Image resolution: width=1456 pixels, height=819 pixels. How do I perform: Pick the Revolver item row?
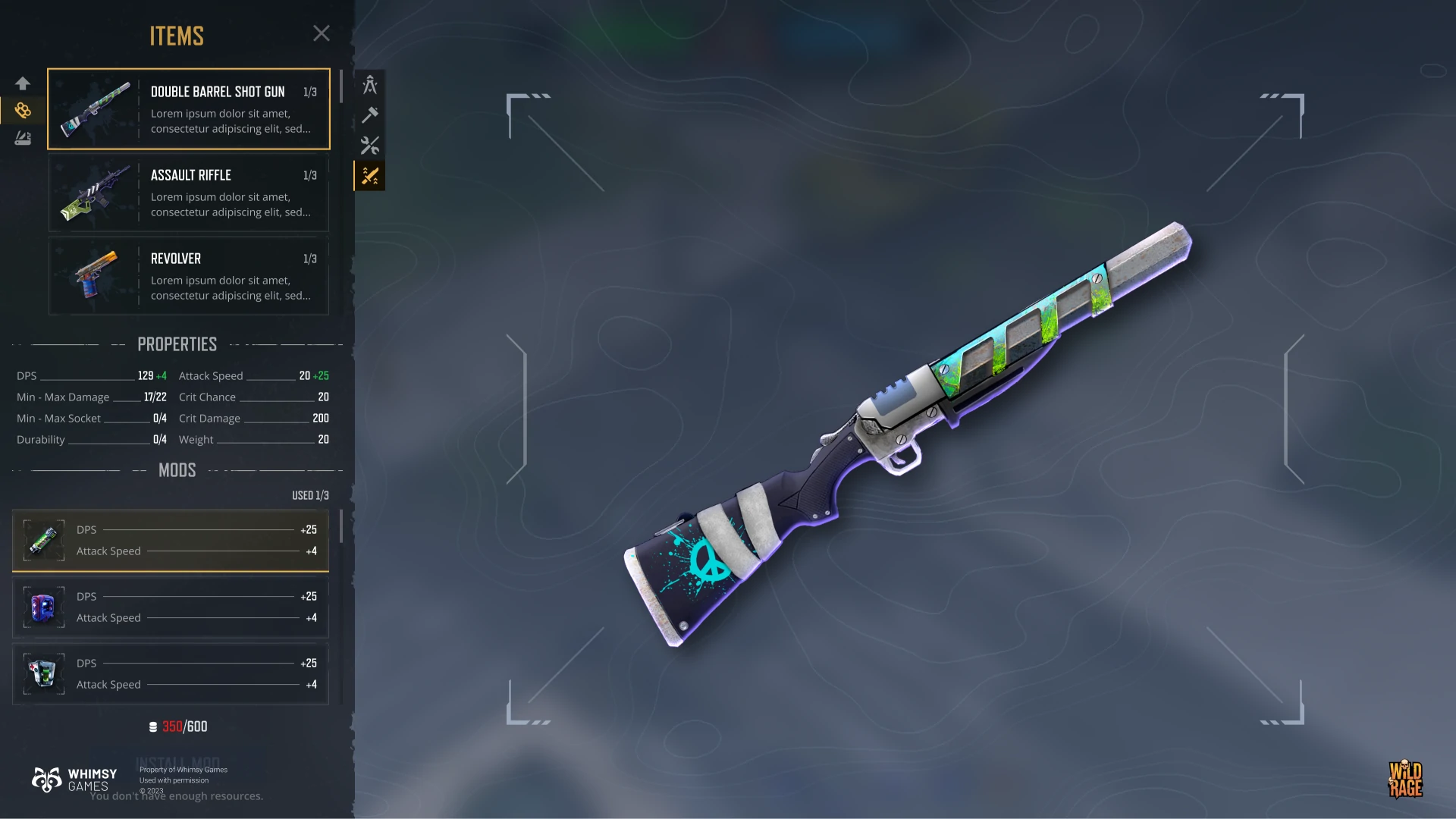(x=189, y=276)
